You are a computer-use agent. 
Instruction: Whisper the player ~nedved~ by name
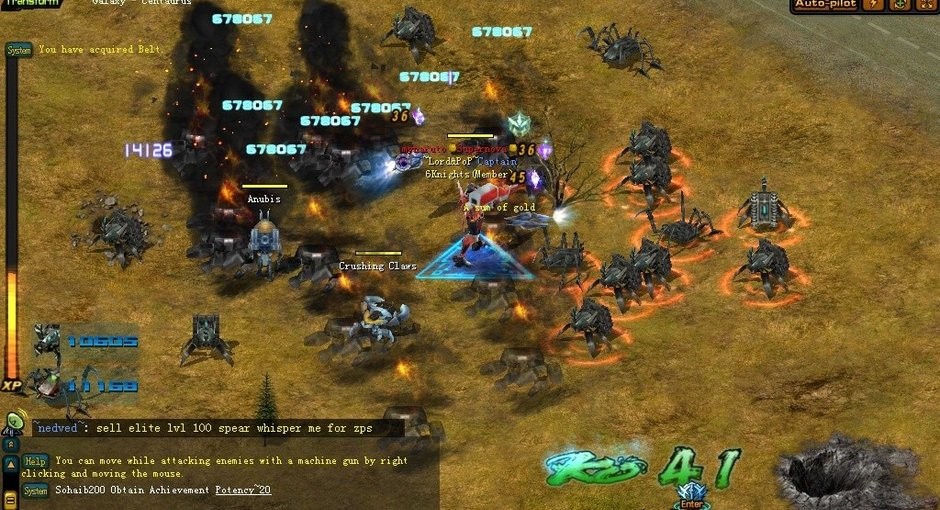coord(62,428)
